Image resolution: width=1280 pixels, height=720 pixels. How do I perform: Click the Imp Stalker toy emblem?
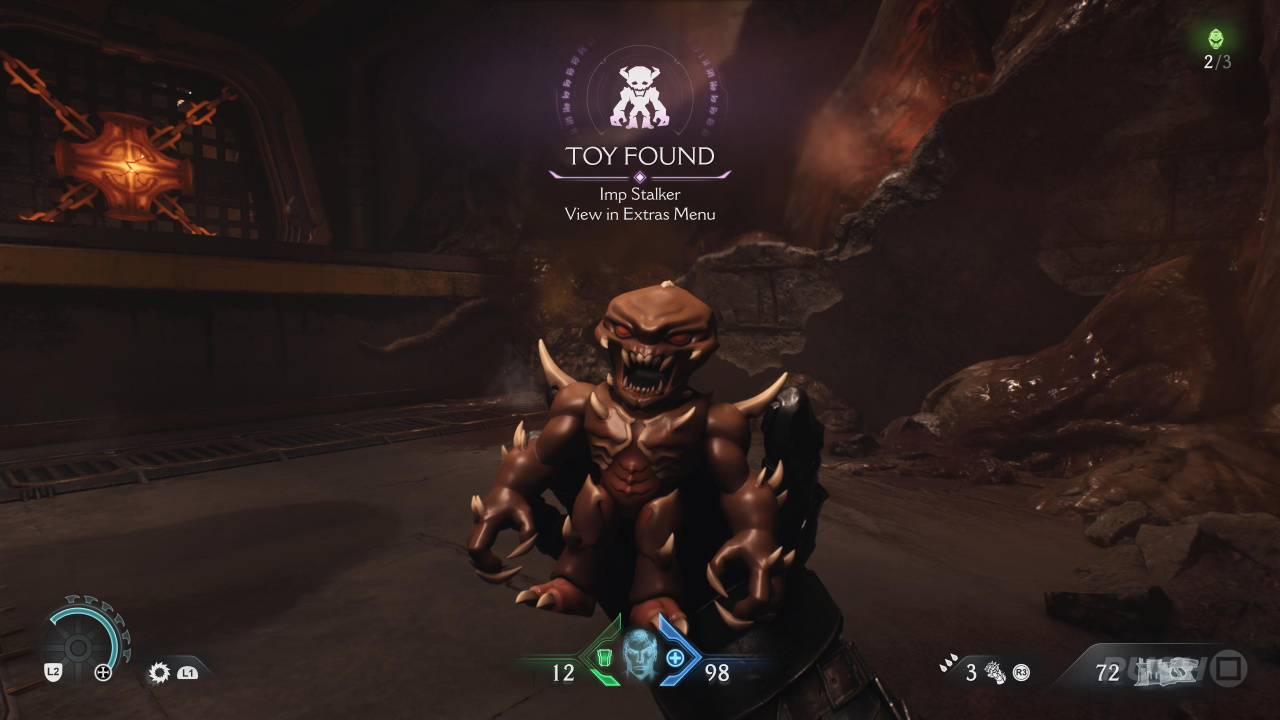click(639, 97)
